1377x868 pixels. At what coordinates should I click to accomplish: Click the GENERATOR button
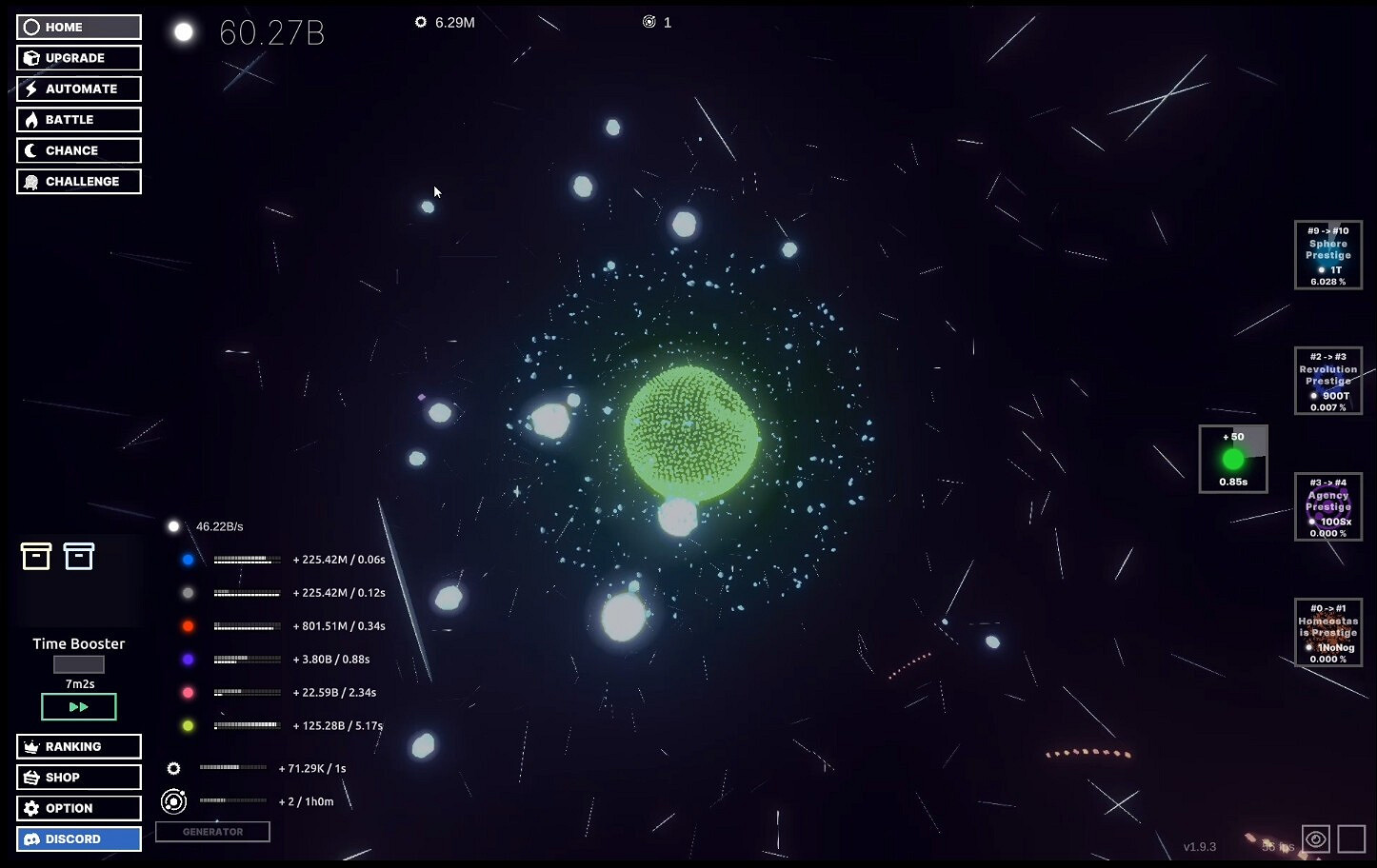pos(212,831)
